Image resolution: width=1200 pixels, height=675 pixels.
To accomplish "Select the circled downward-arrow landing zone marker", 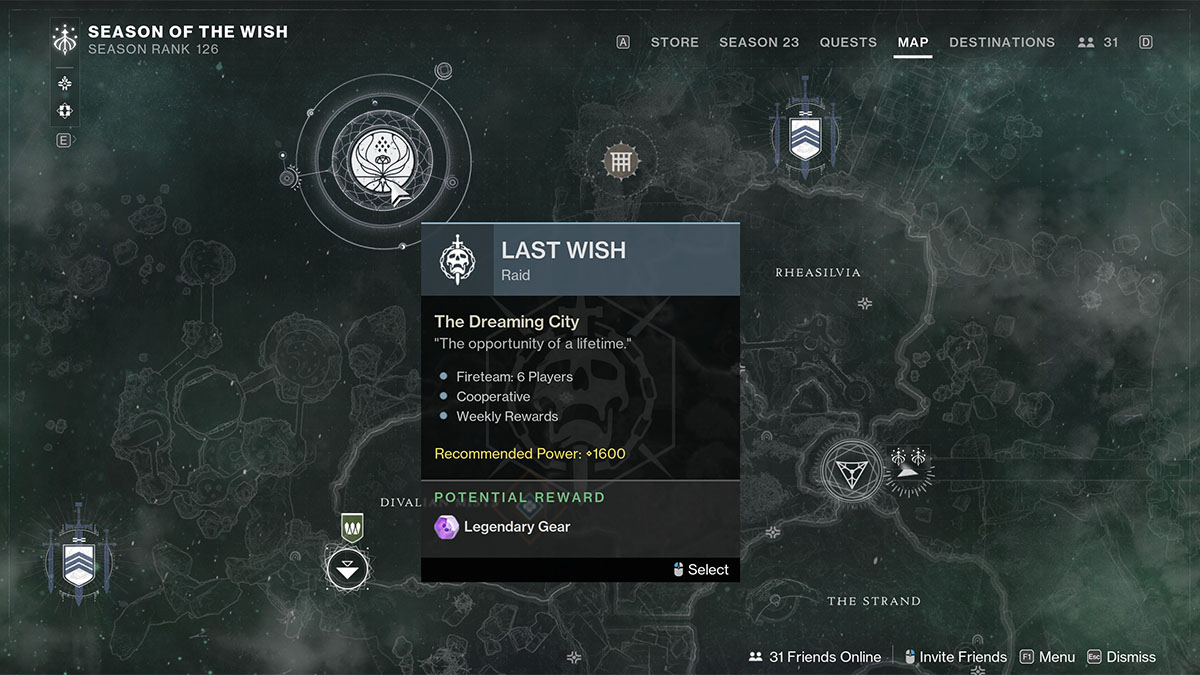I will [347, 570].
